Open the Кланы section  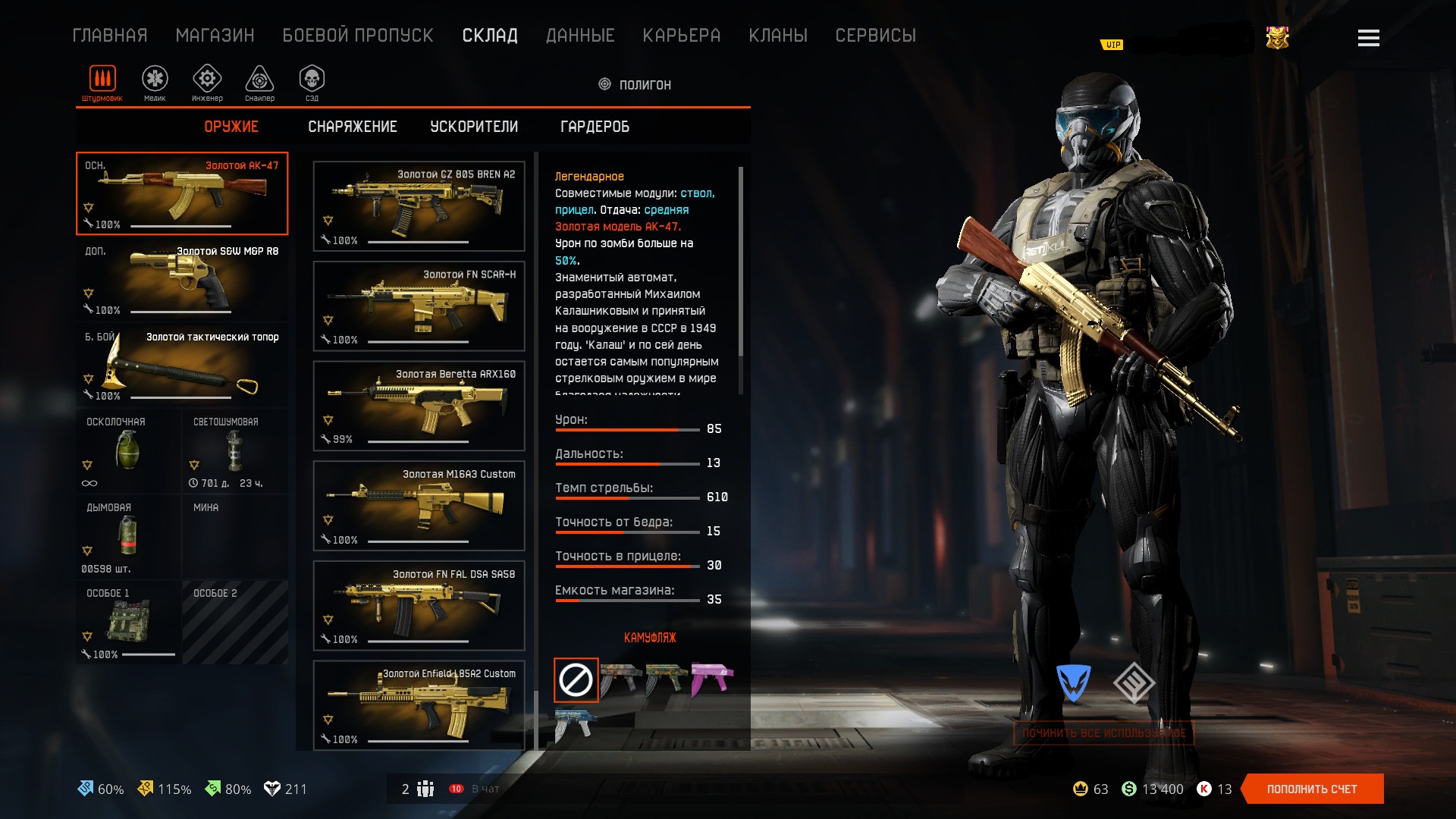777,36
